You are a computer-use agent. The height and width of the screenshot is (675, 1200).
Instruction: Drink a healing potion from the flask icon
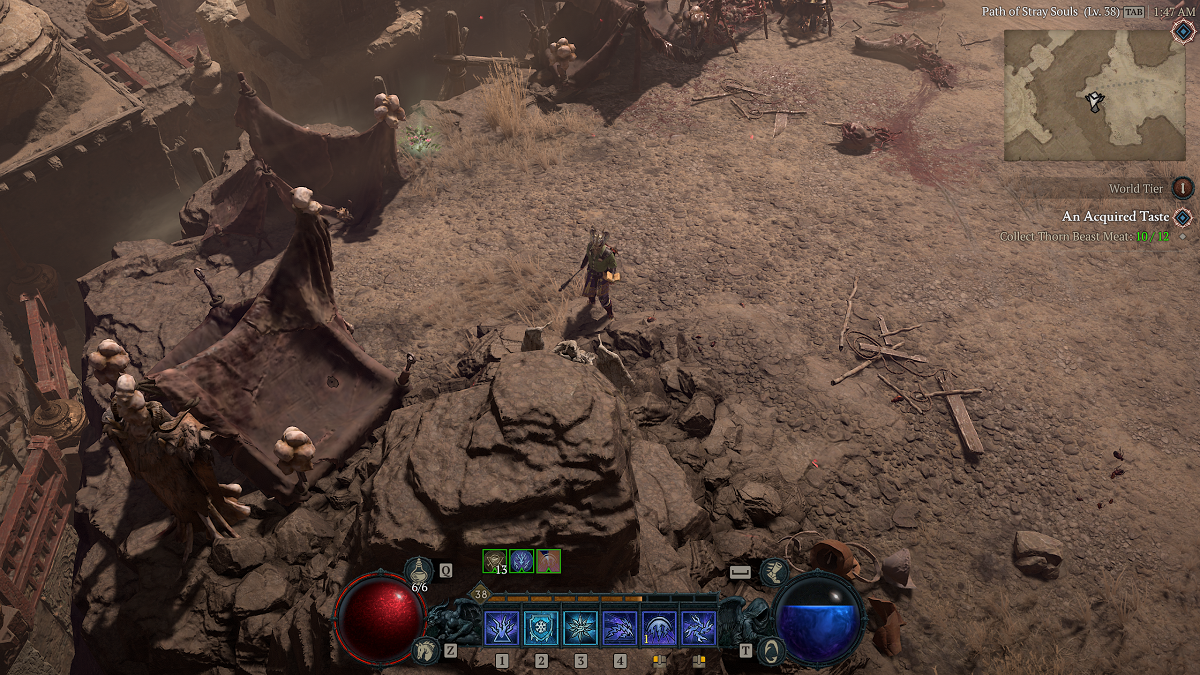tap(419, 571)
